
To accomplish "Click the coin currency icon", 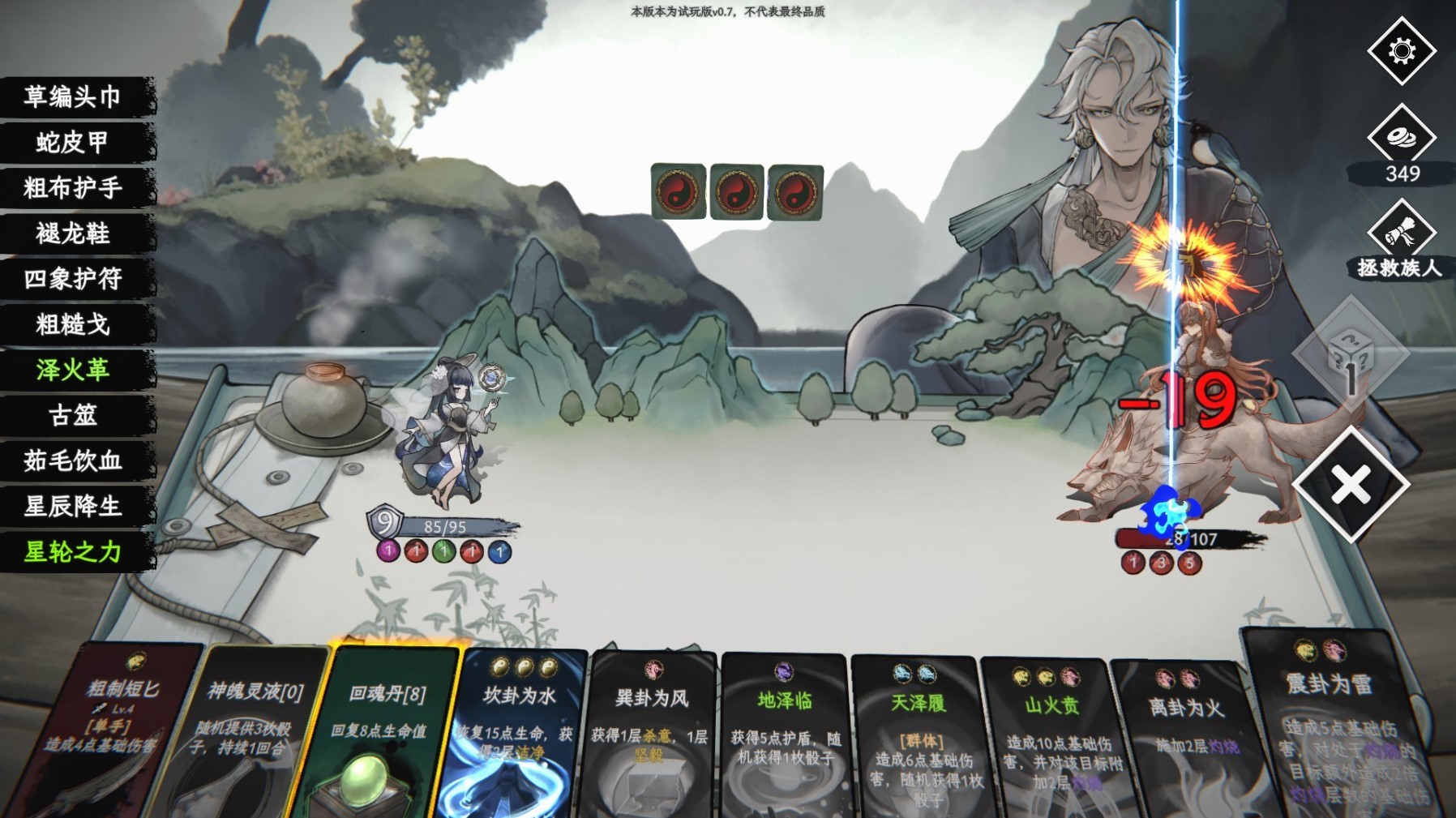I will click(x=1402, y=137).
